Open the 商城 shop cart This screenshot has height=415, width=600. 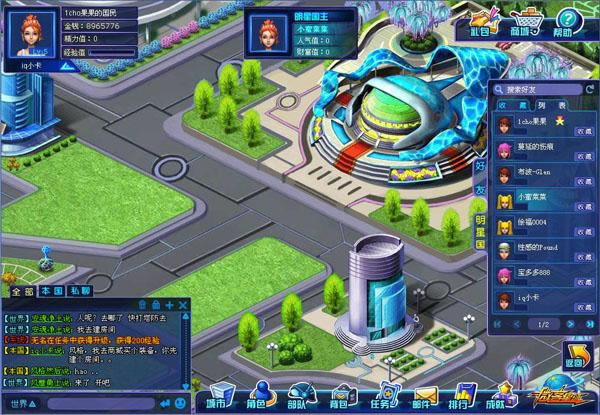pos(524,20)
